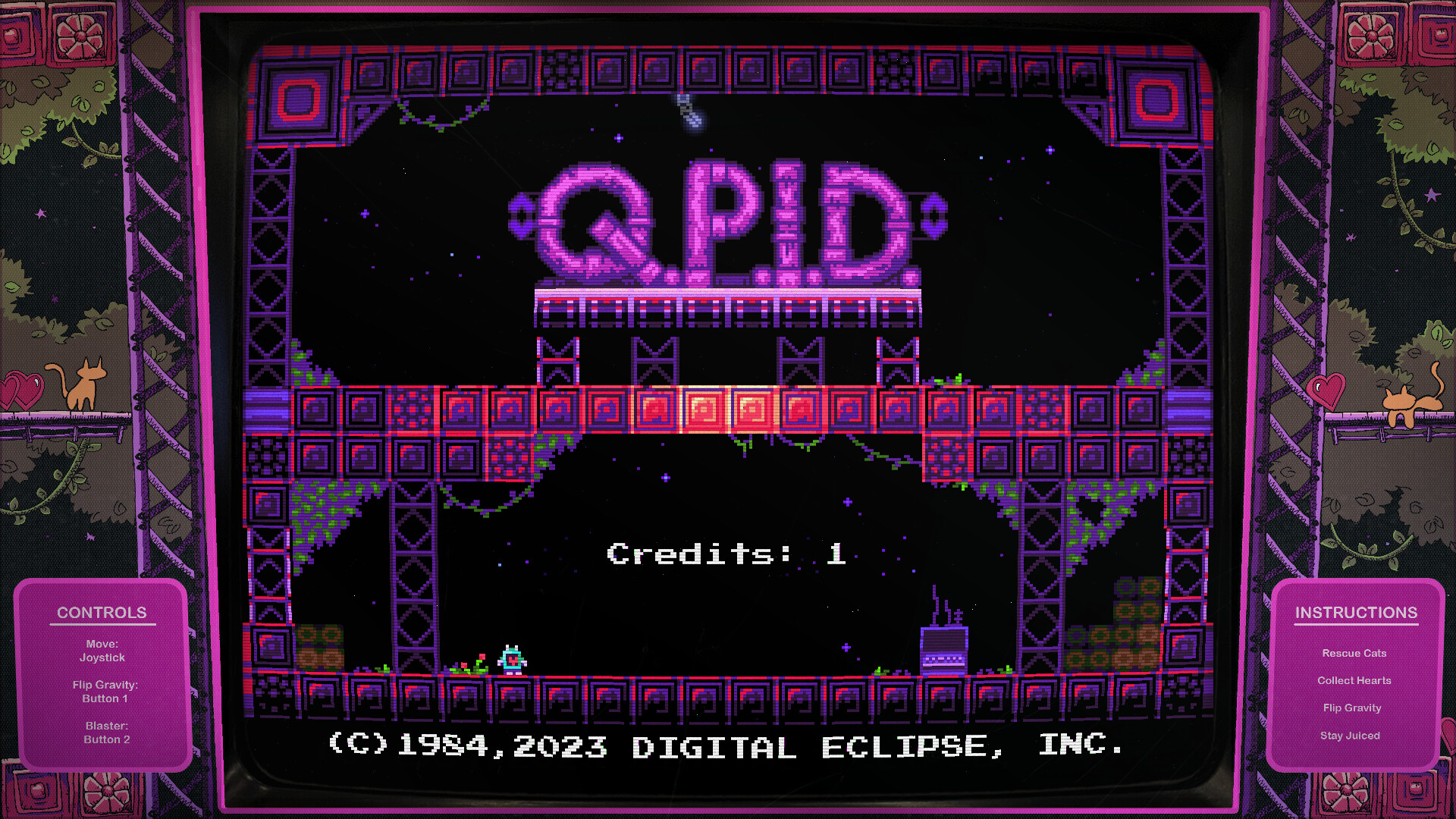This screenshot has height=819, width=1456.
Task: Click the radio on the bottom platform
Action: 943,652
